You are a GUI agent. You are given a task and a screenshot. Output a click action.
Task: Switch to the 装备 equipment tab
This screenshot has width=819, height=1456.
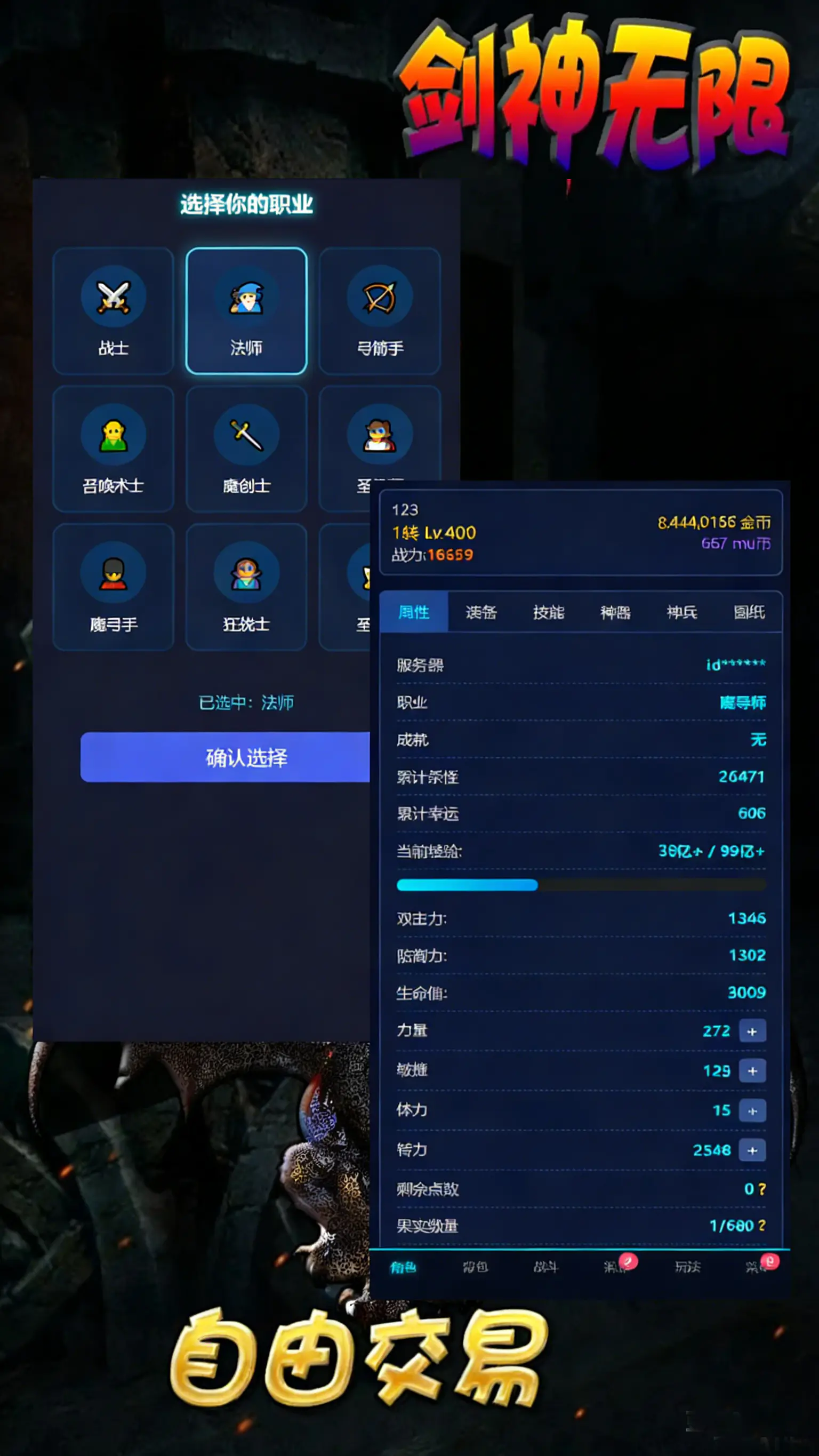pos(481,613)
